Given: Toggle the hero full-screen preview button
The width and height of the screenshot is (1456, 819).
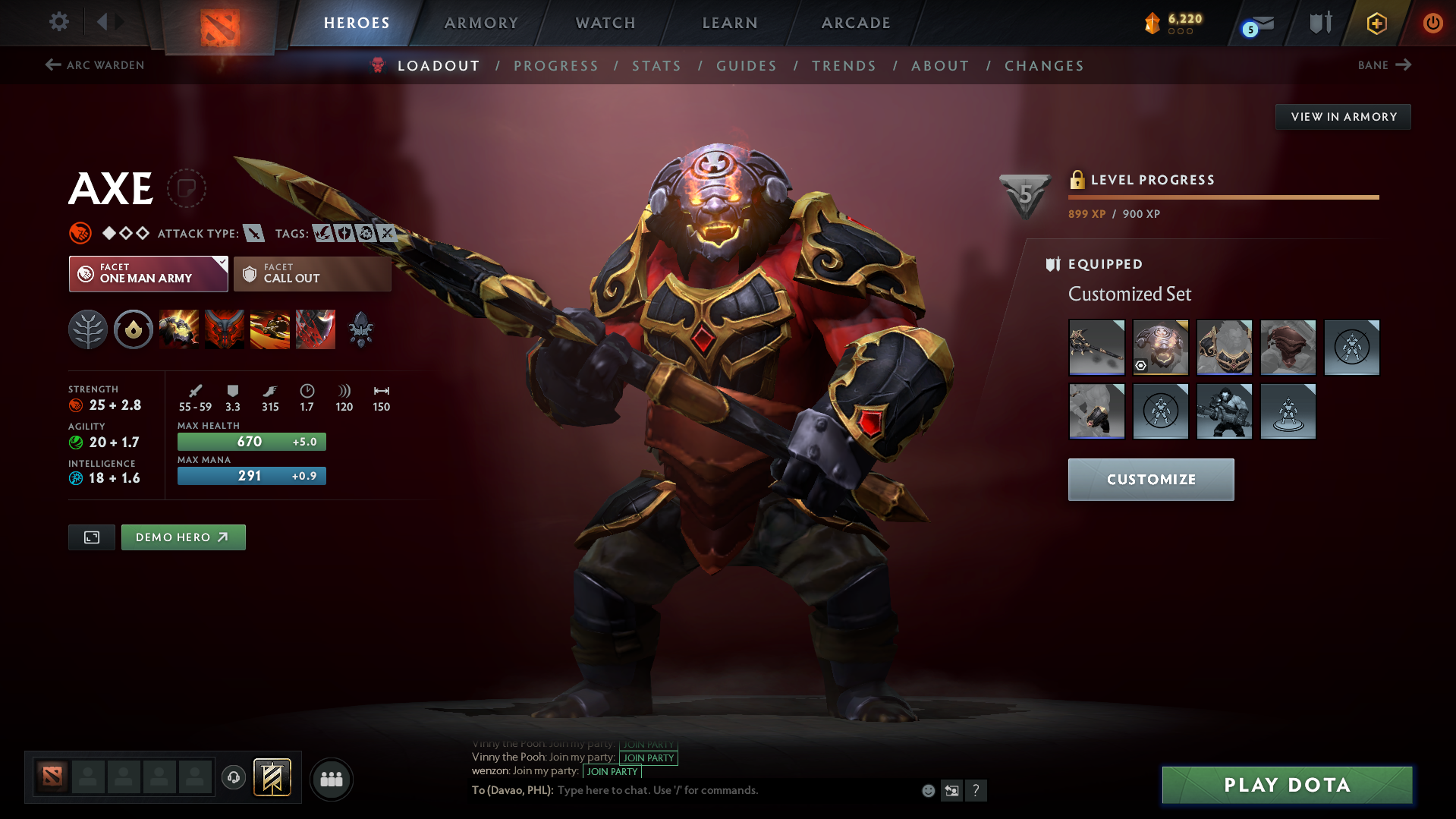Looking at the screenshot, I should [91, 537].
